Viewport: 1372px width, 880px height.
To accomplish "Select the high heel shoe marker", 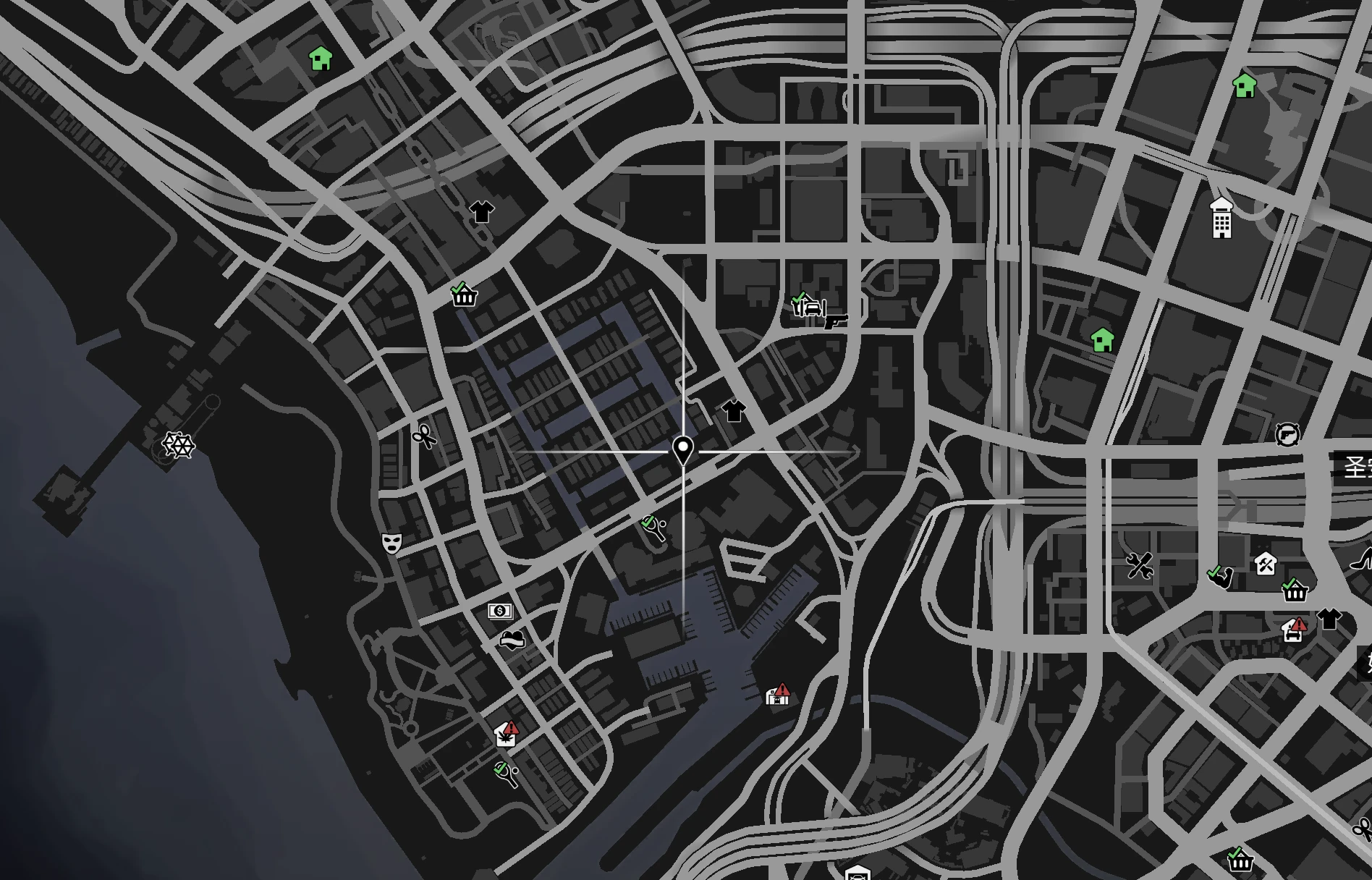I will tap(1362, 559).
